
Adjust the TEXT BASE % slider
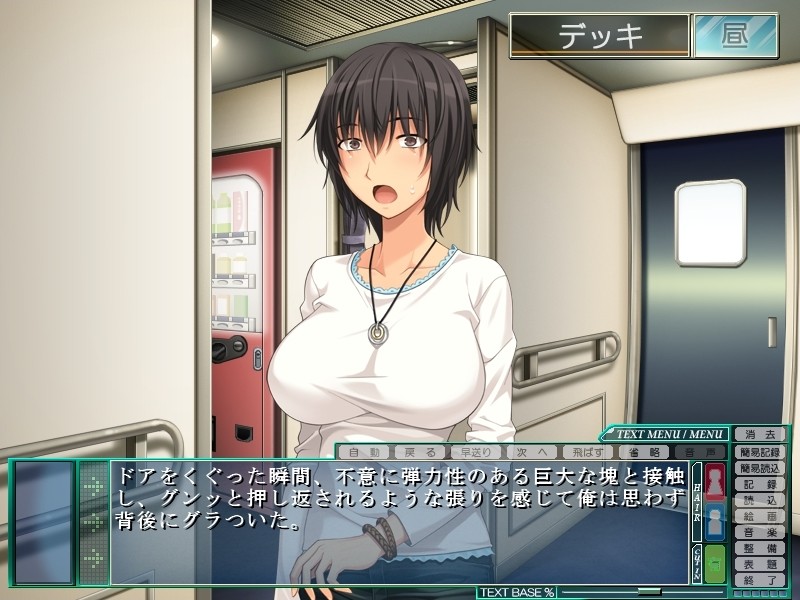650,592
